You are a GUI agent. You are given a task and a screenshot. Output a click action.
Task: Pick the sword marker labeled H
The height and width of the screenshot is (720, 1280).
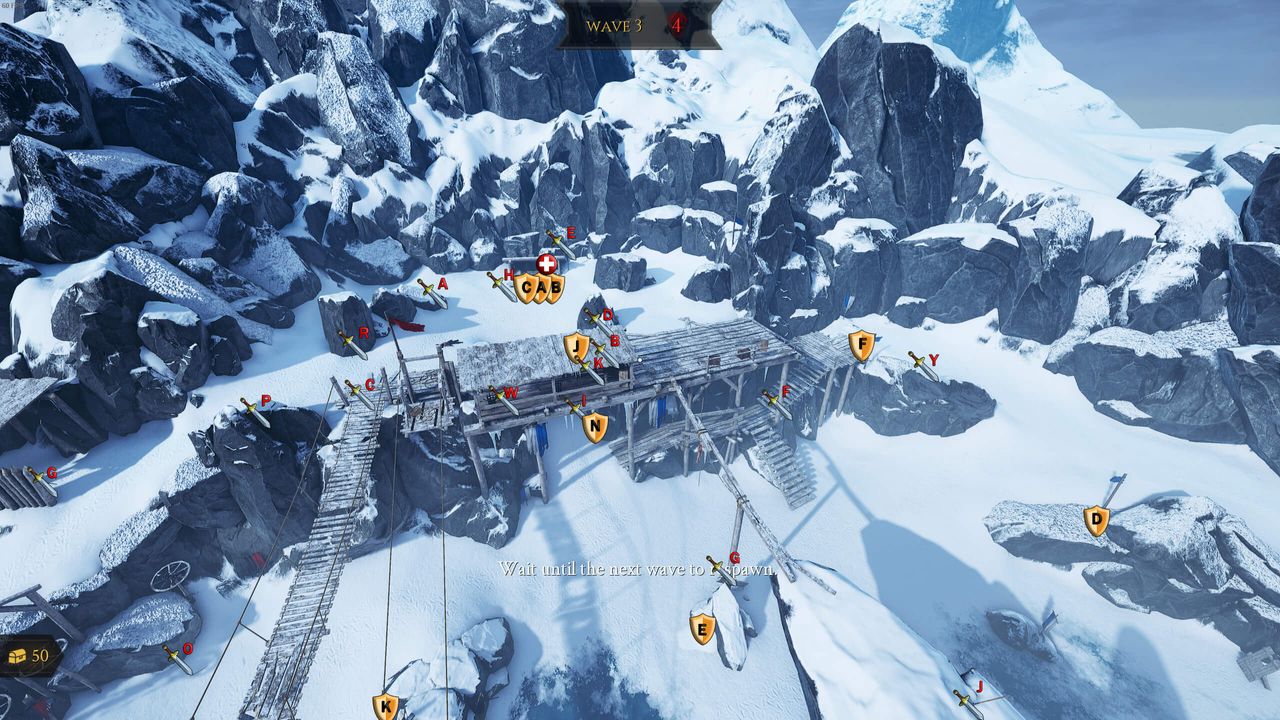[500, 285]
